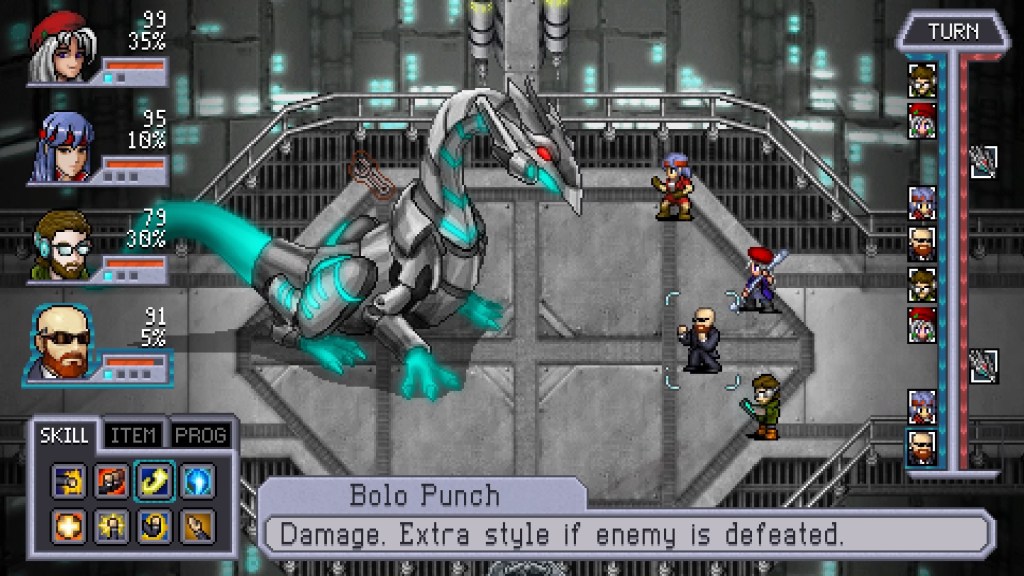The width and height of the screenshot is (1024, 576).
Task: Switch to the ITEM tab
Action: (133, 436)
